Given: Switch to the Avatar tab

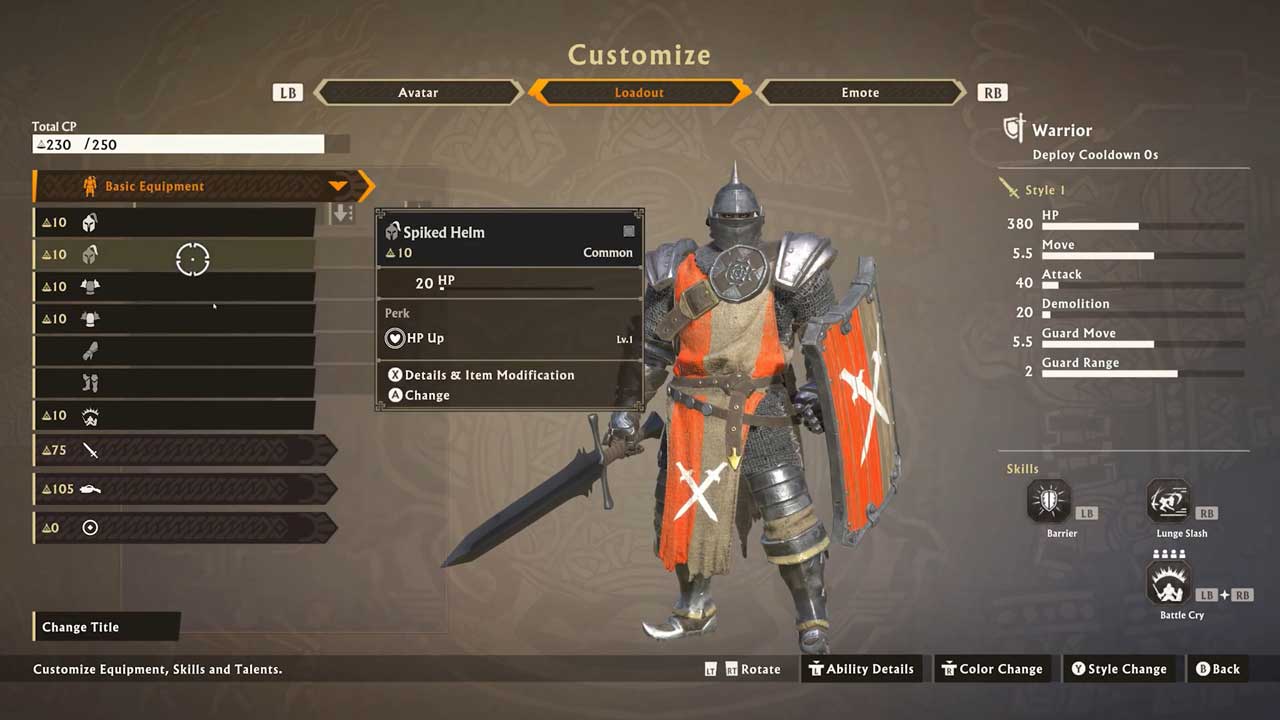Looking at the screenshot, I should (418, 92).
